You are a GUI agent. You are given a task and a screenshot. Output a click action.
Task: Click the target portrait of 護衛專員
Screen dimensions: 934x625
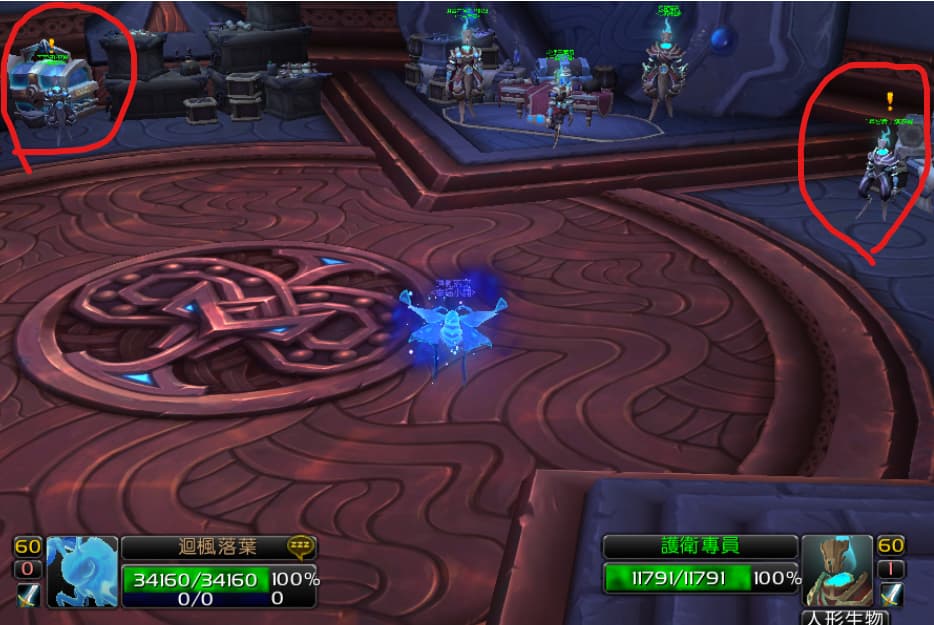(838, 571)
